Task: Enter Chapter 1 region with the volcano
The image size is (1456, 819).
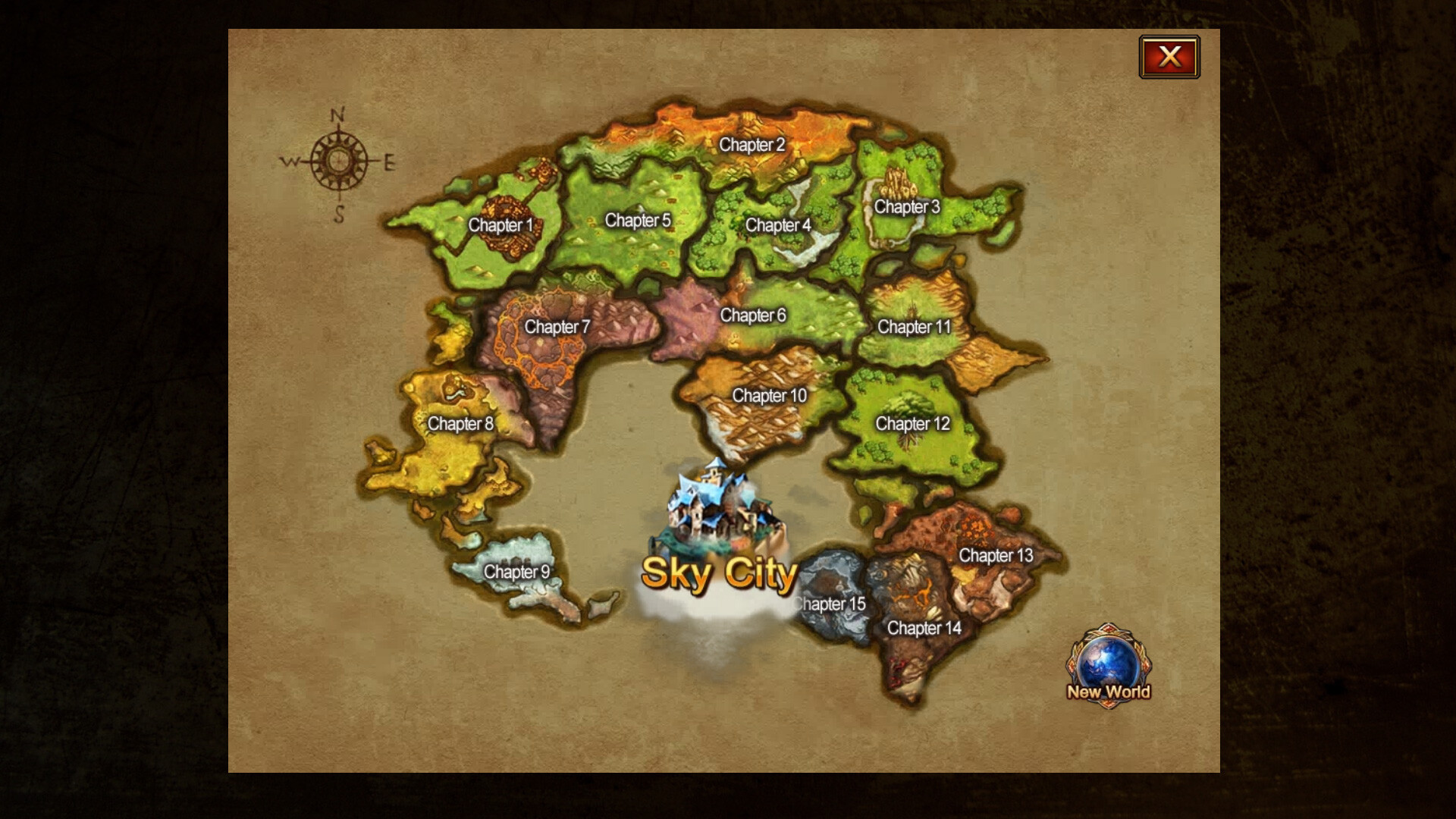Action: click(x=502, y=225)
